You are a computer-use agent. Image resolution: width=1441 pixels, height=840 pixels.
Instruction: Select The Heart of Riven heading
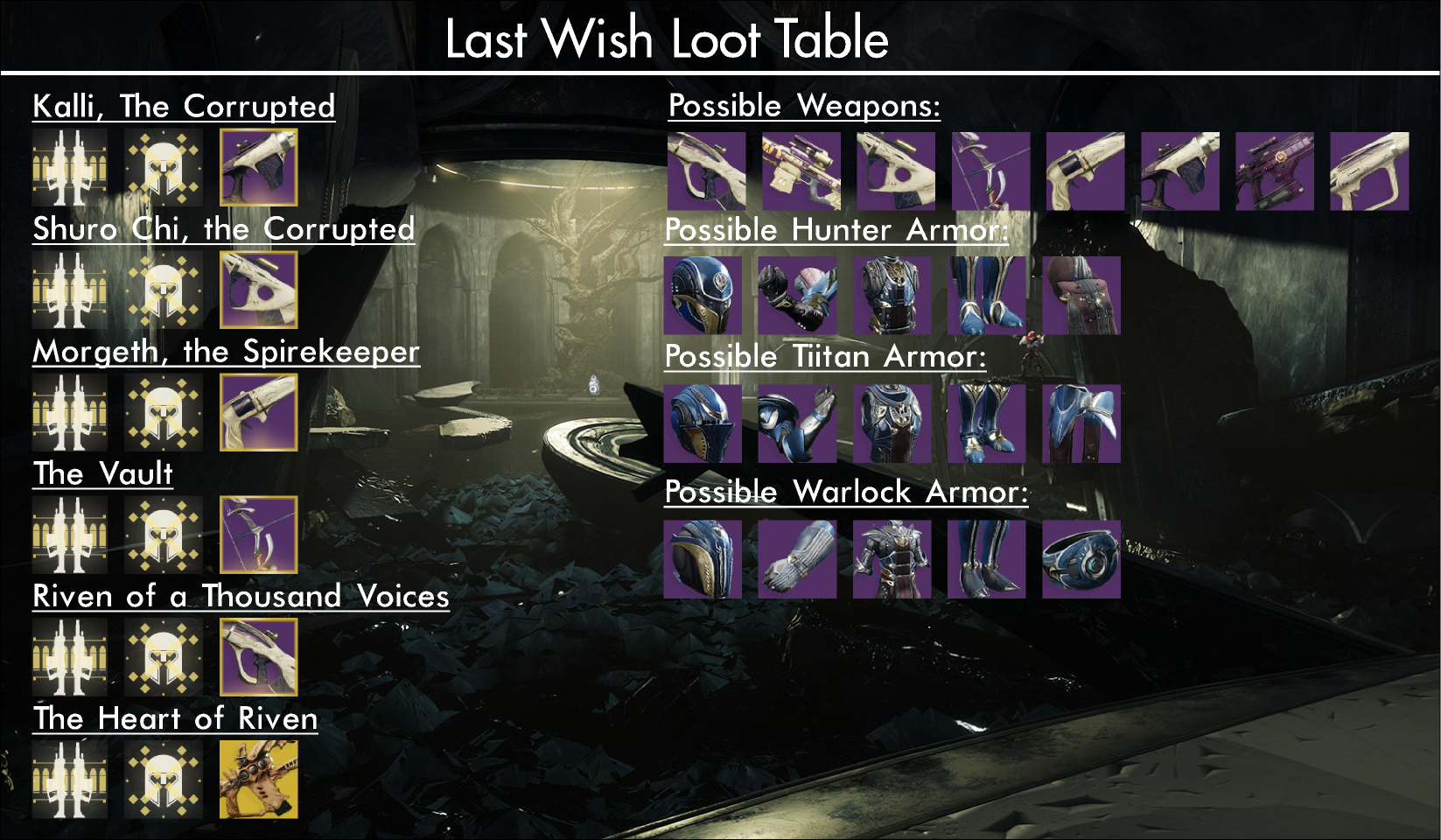(x=175, y=718)
